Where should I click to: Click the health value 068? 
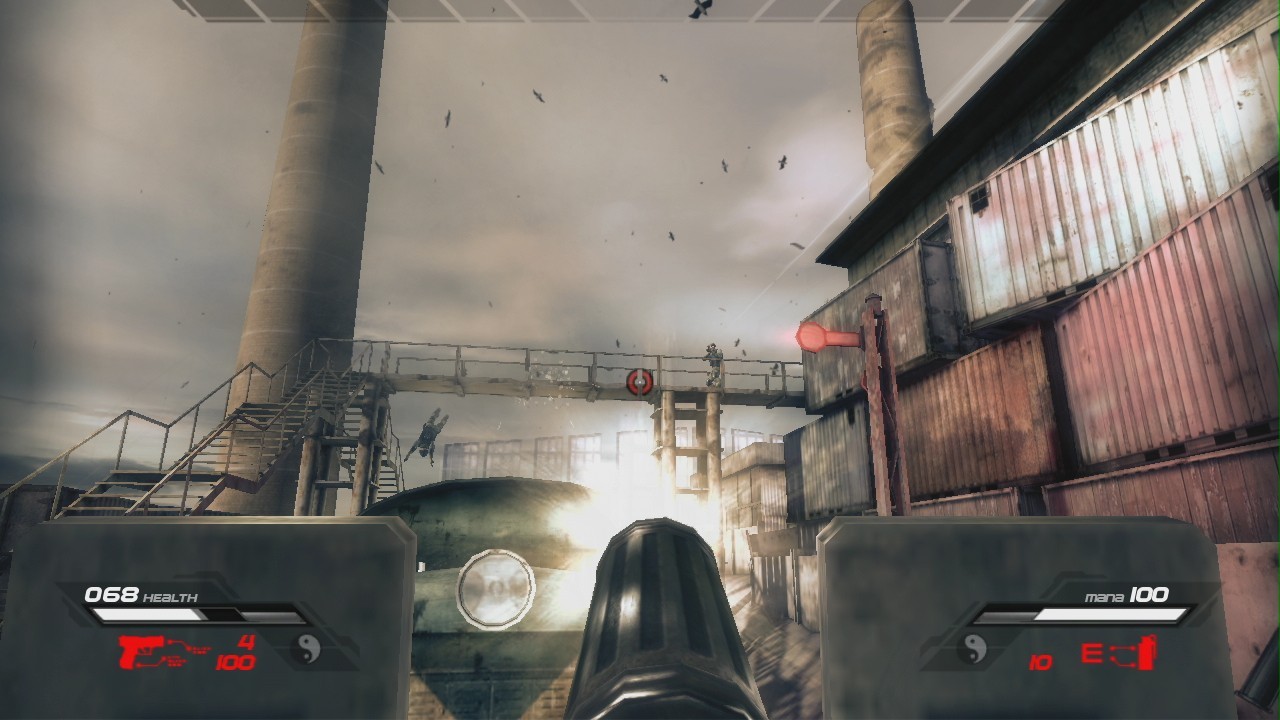coord(111,594)
